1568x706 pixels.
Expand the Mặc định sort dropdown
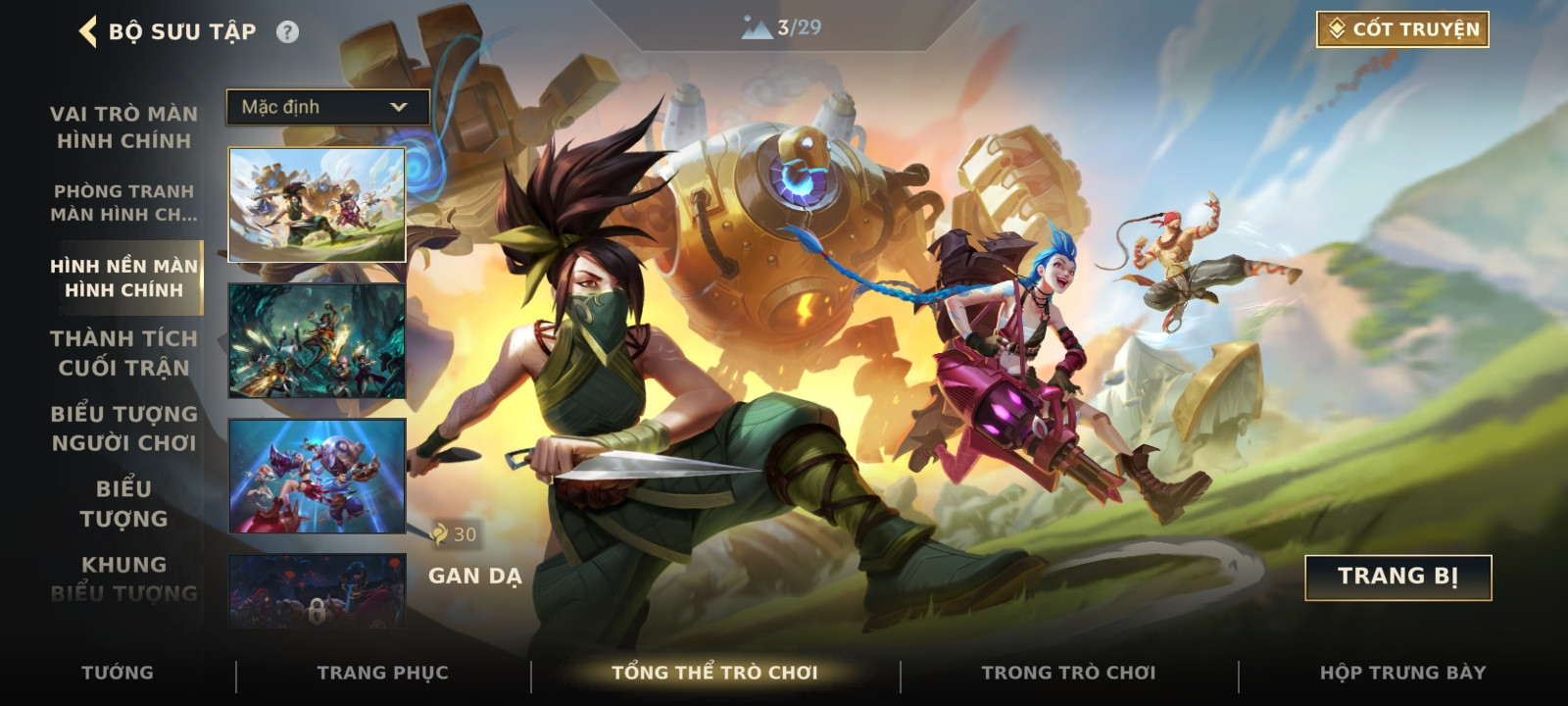click(x=327, y=107)
